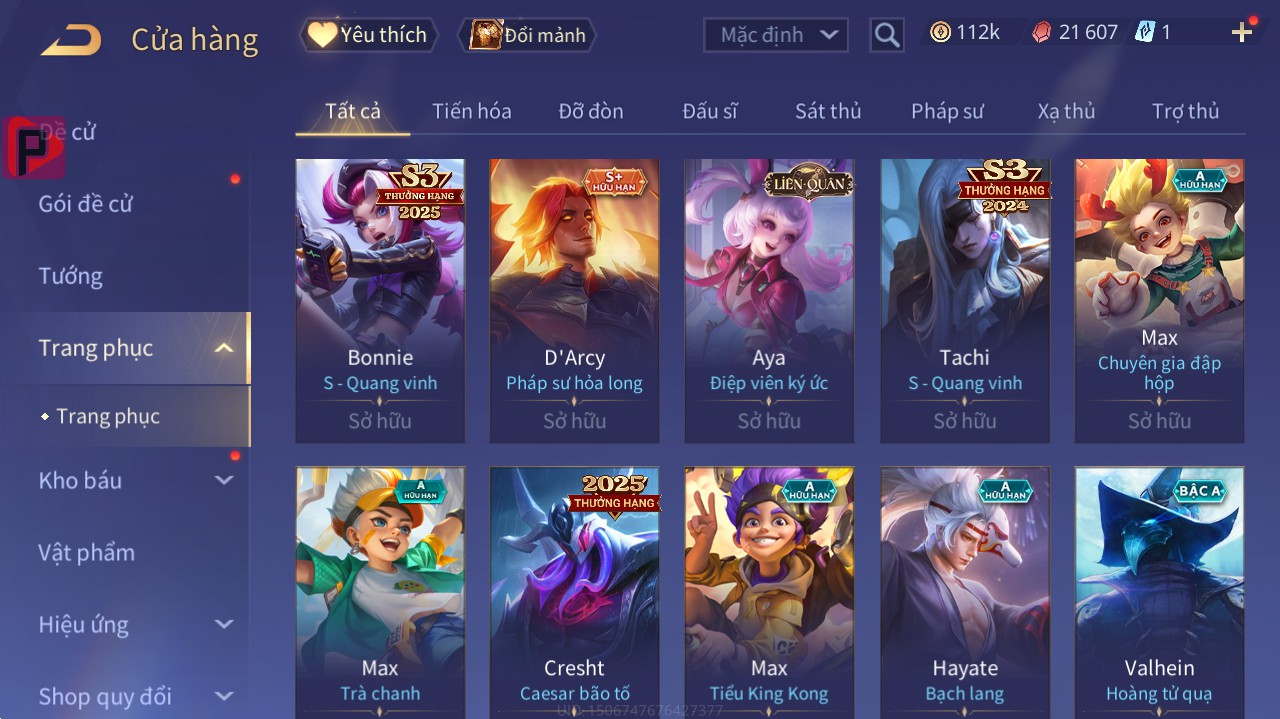1280x719 pixels.
Task: Open Gói đề cử in sidebar
Action: [86, 204]
